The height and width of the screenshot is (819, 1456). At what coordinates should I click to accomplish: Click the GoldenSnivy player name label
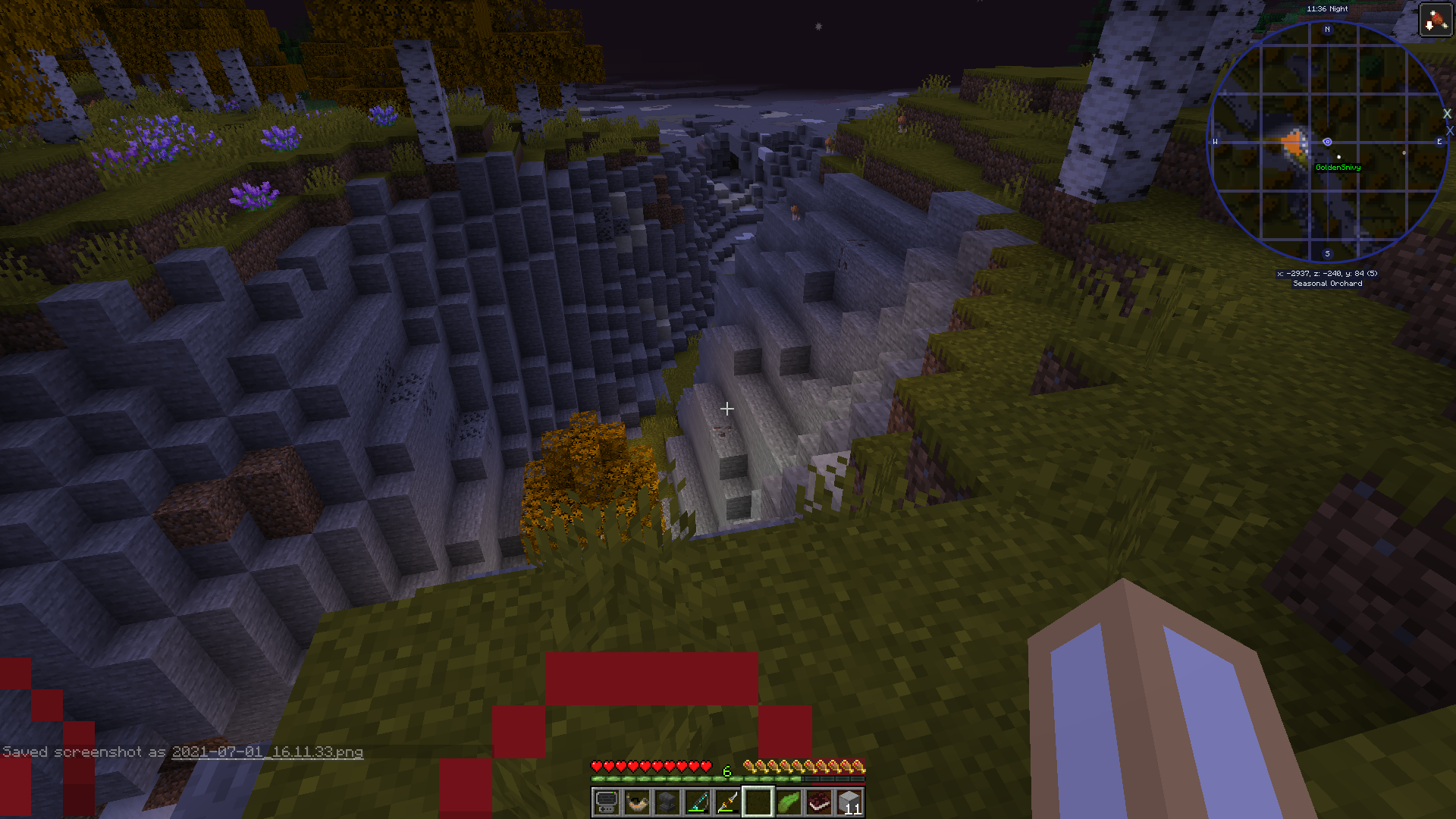tap(1338, 168)
